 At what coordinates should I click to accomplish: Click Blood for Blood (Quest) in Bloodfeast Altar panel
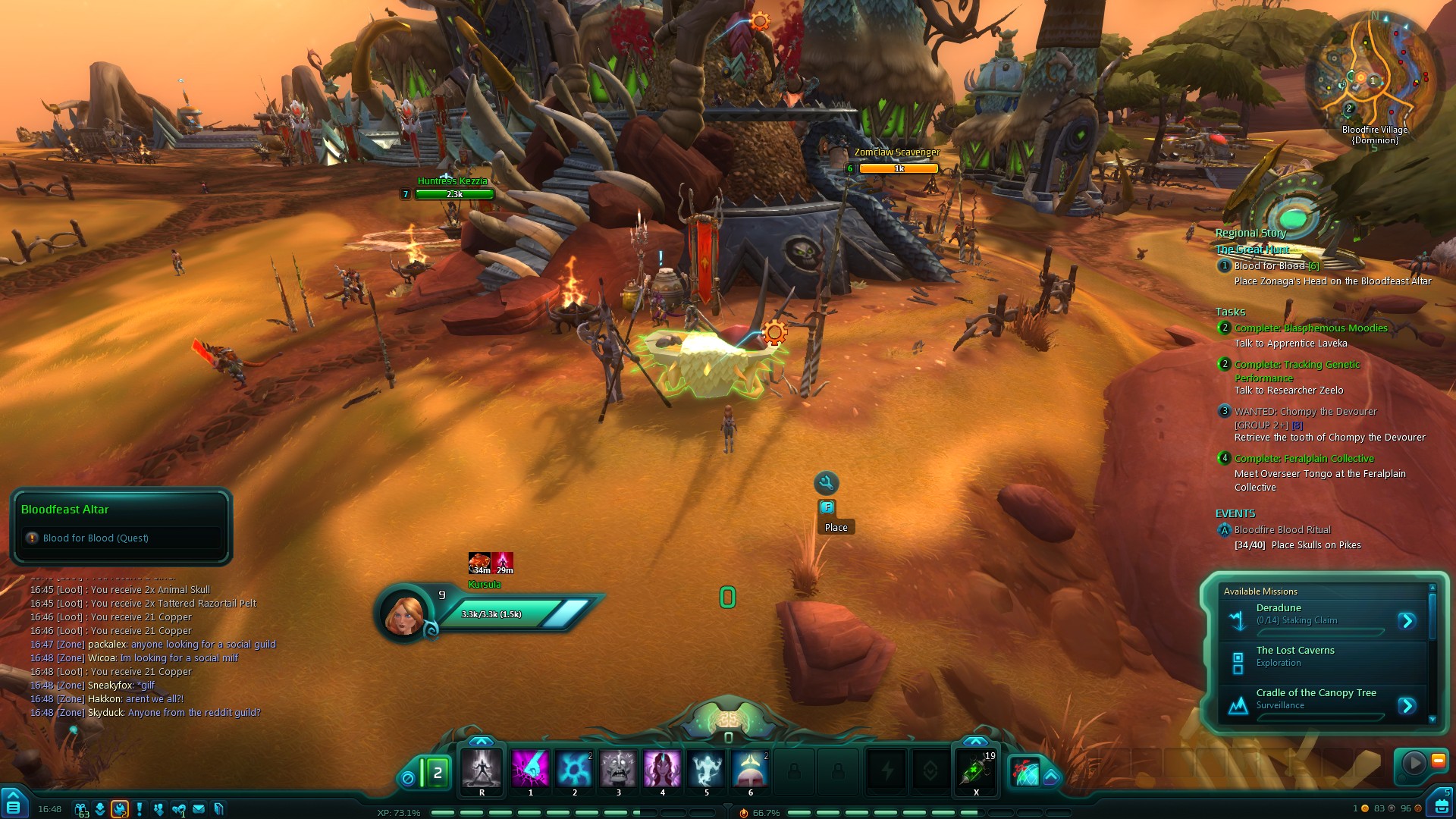(96, 538)
